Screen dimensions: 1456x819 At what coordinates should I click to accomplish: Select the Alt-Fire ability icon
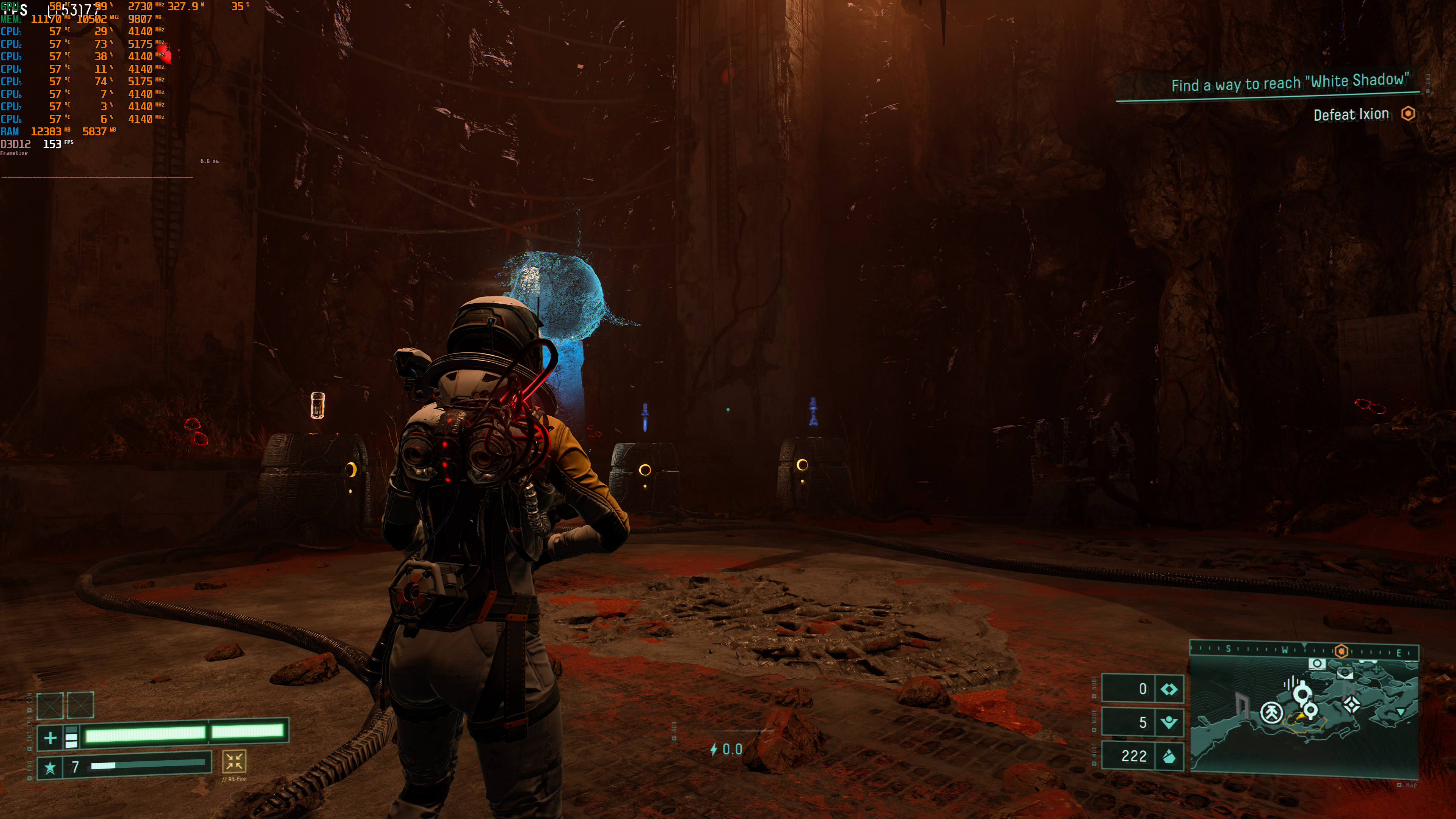pos(234,761)
